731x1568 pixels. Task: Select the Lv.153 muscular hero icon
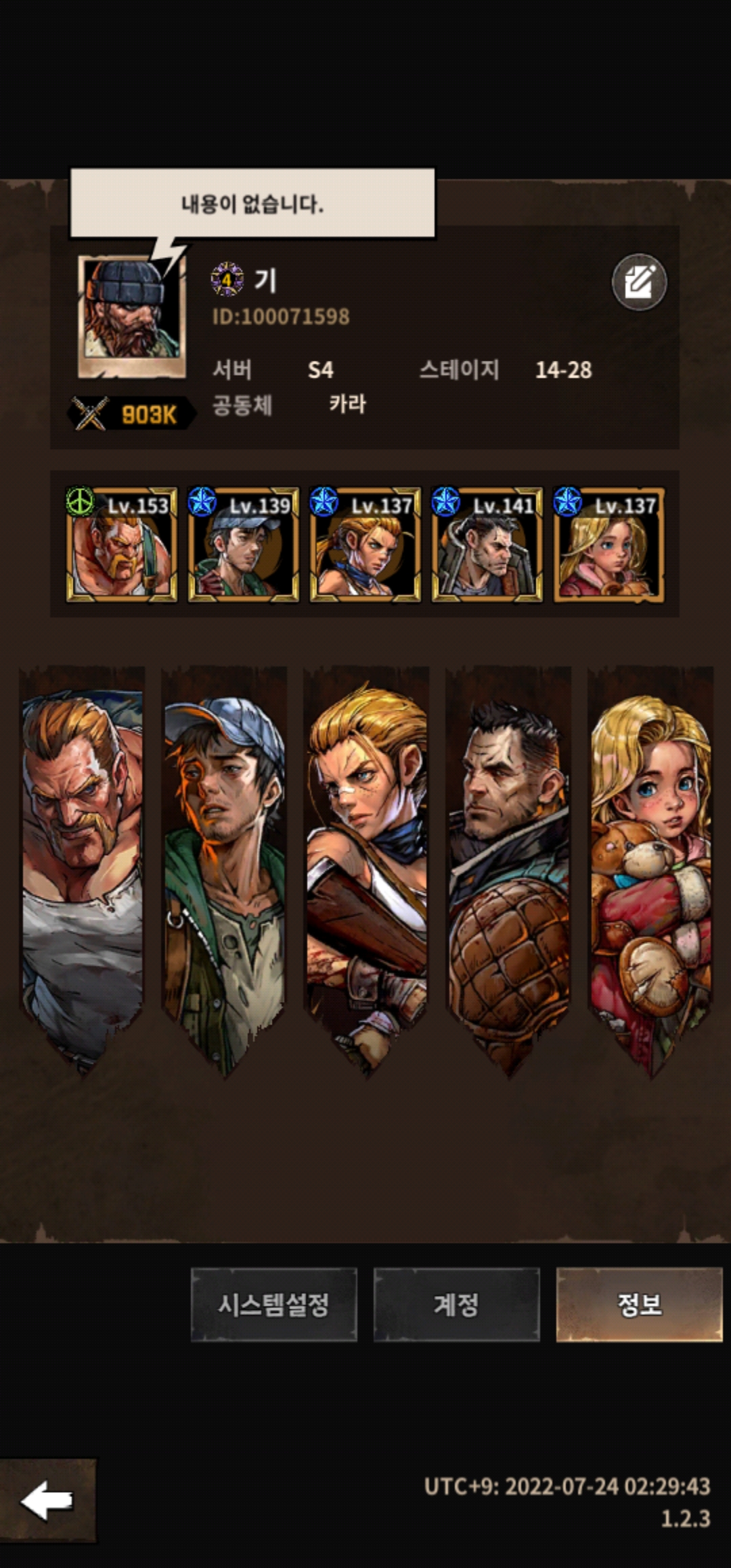click(122, 544)
